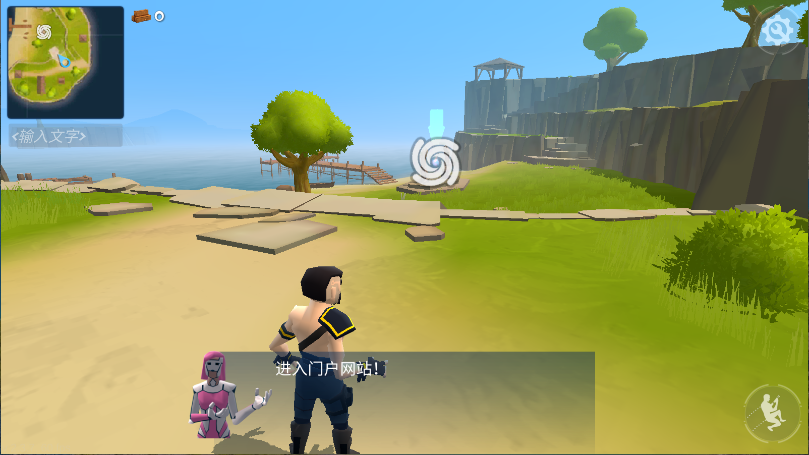
Task: Open the settings gear with wrench
Action: [776, 34]
